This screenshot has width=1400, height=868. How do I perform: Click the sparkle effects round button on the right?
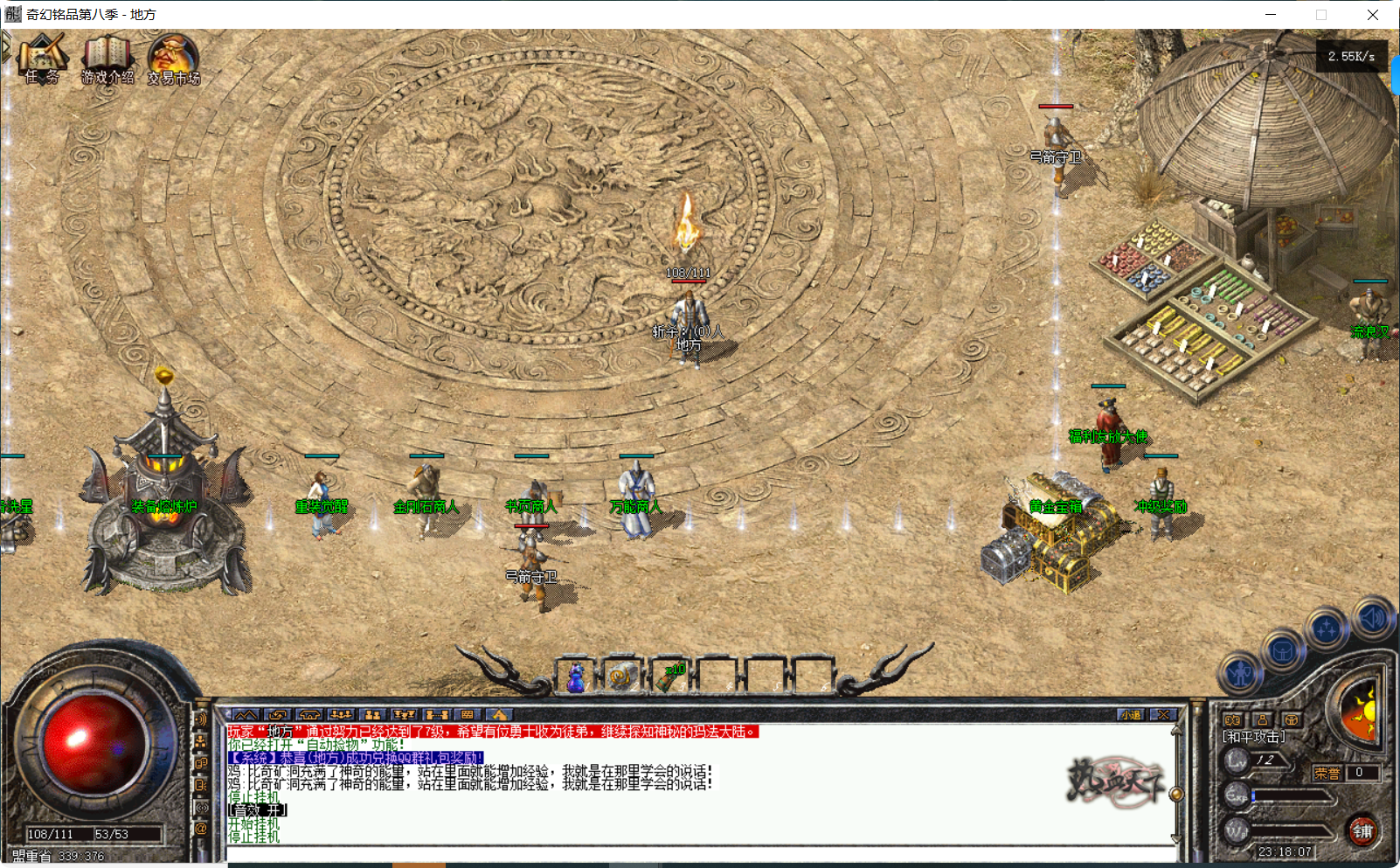click(x=1326, y=626)
